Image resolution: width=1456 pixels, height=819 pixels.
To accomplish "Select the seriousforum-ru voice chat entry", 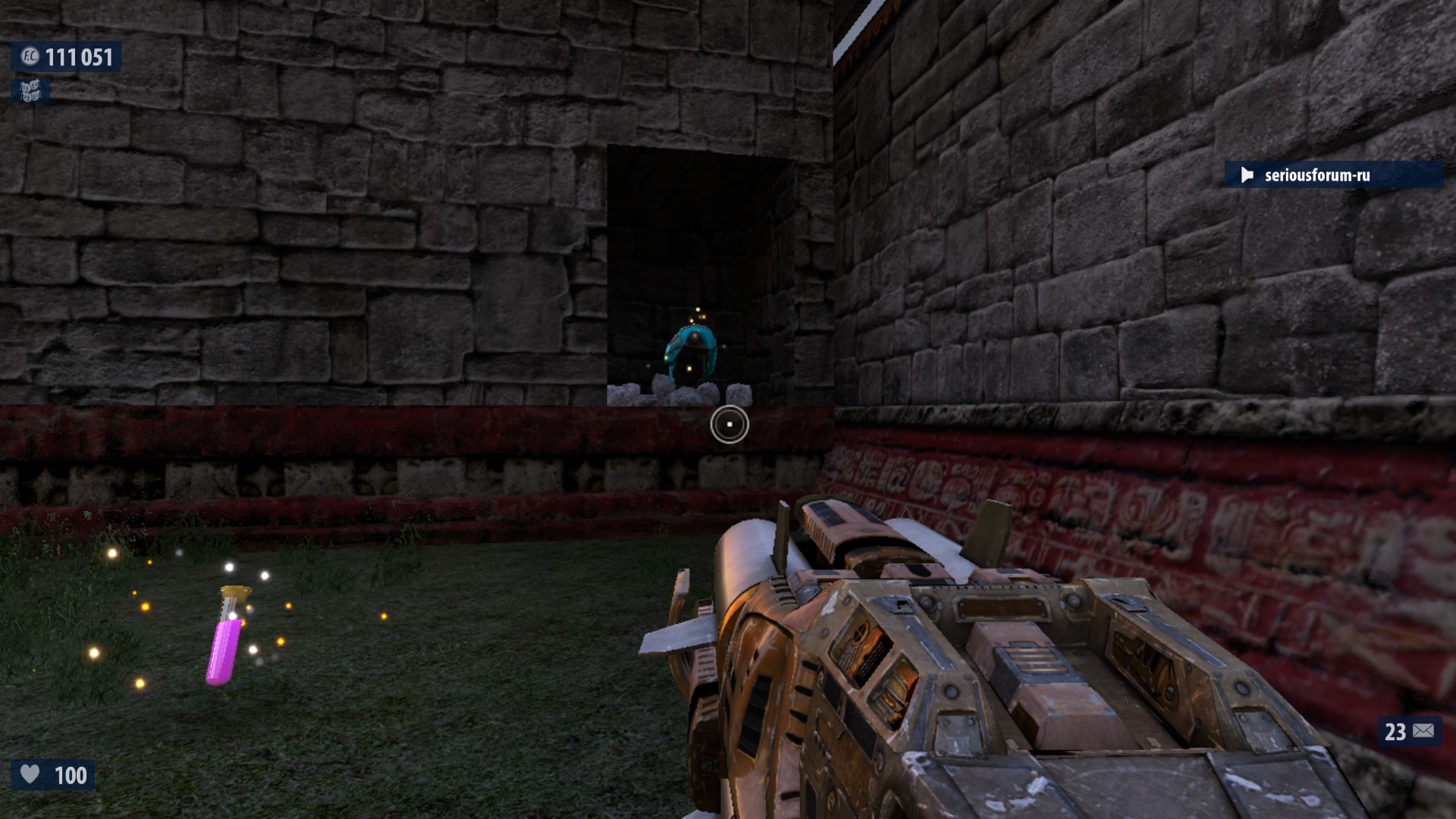I will (1316, 175).
